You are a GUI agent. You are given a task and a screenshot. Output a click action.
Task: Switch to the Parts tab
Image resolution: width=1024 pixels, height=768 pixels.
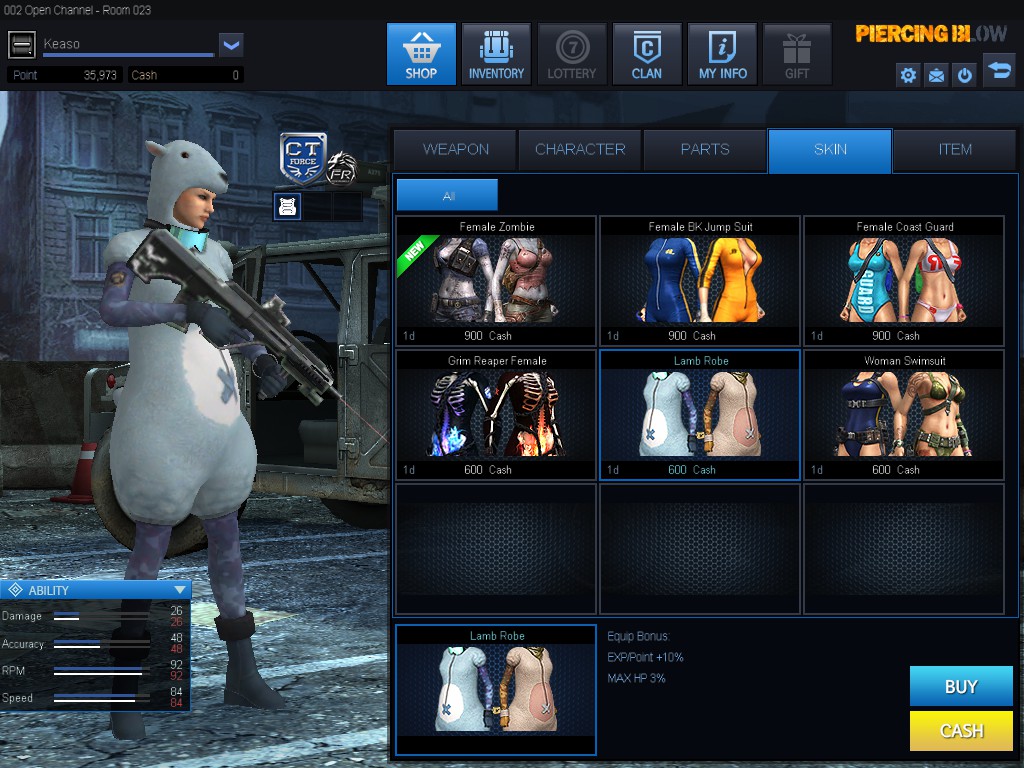tap(705, 150)
